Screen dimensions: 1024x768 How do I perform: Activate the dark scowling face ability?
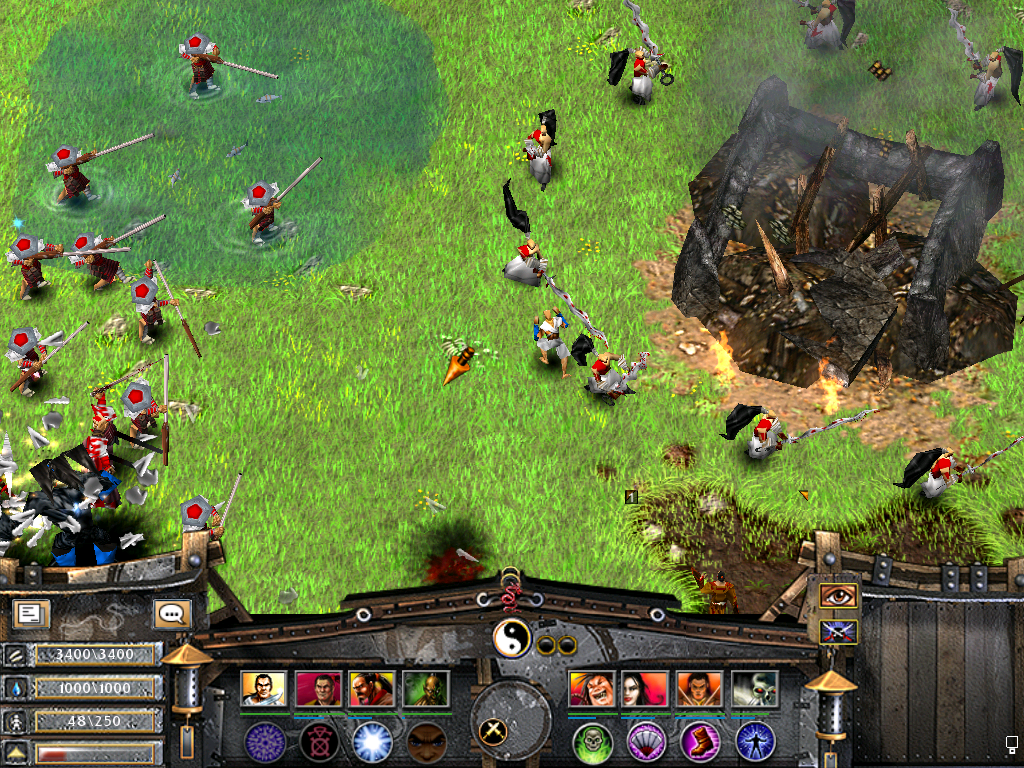pyautogui.click(x=426, y=741)
